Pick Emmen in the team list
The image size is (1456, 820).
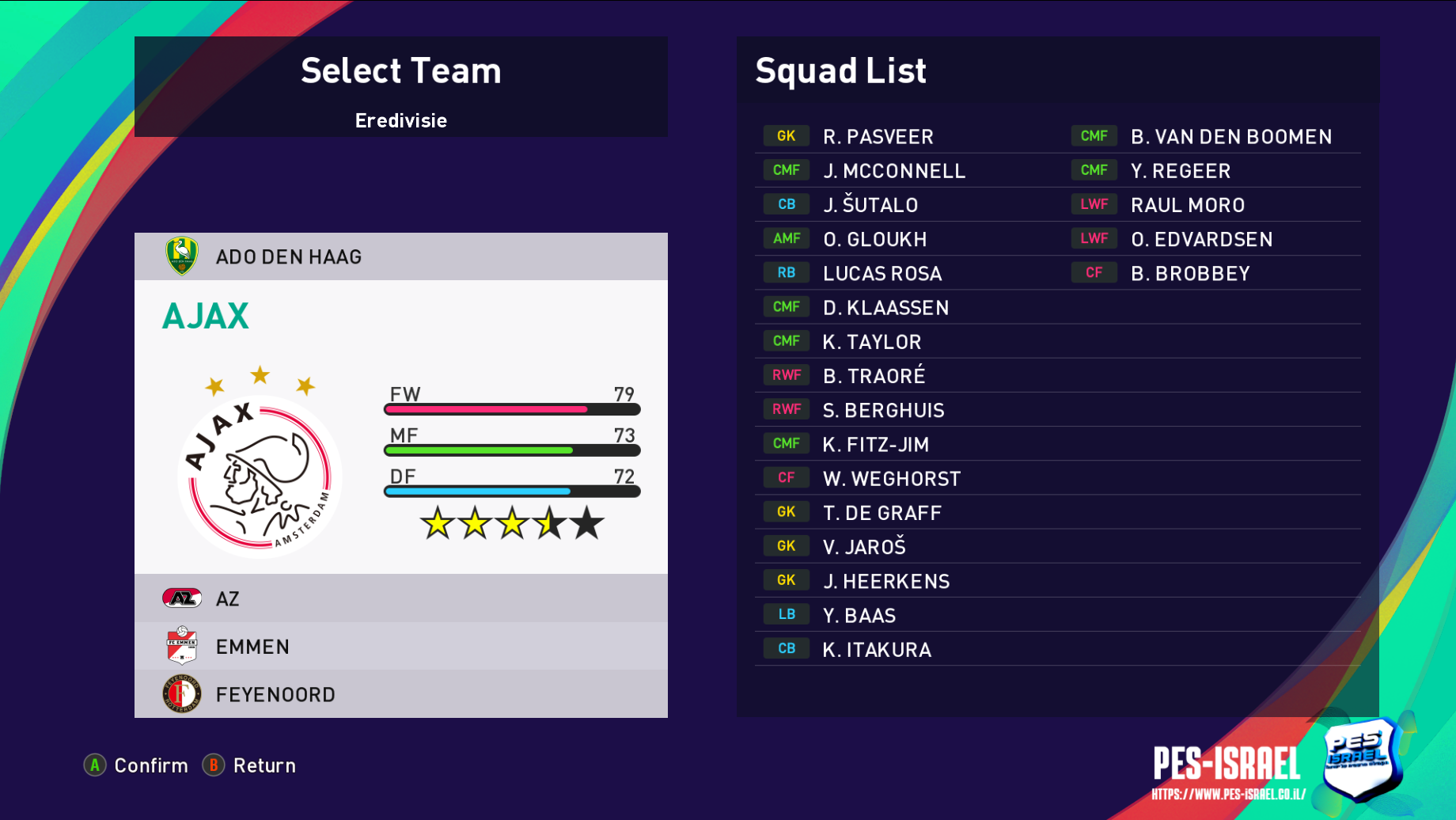tap(400, 647)
